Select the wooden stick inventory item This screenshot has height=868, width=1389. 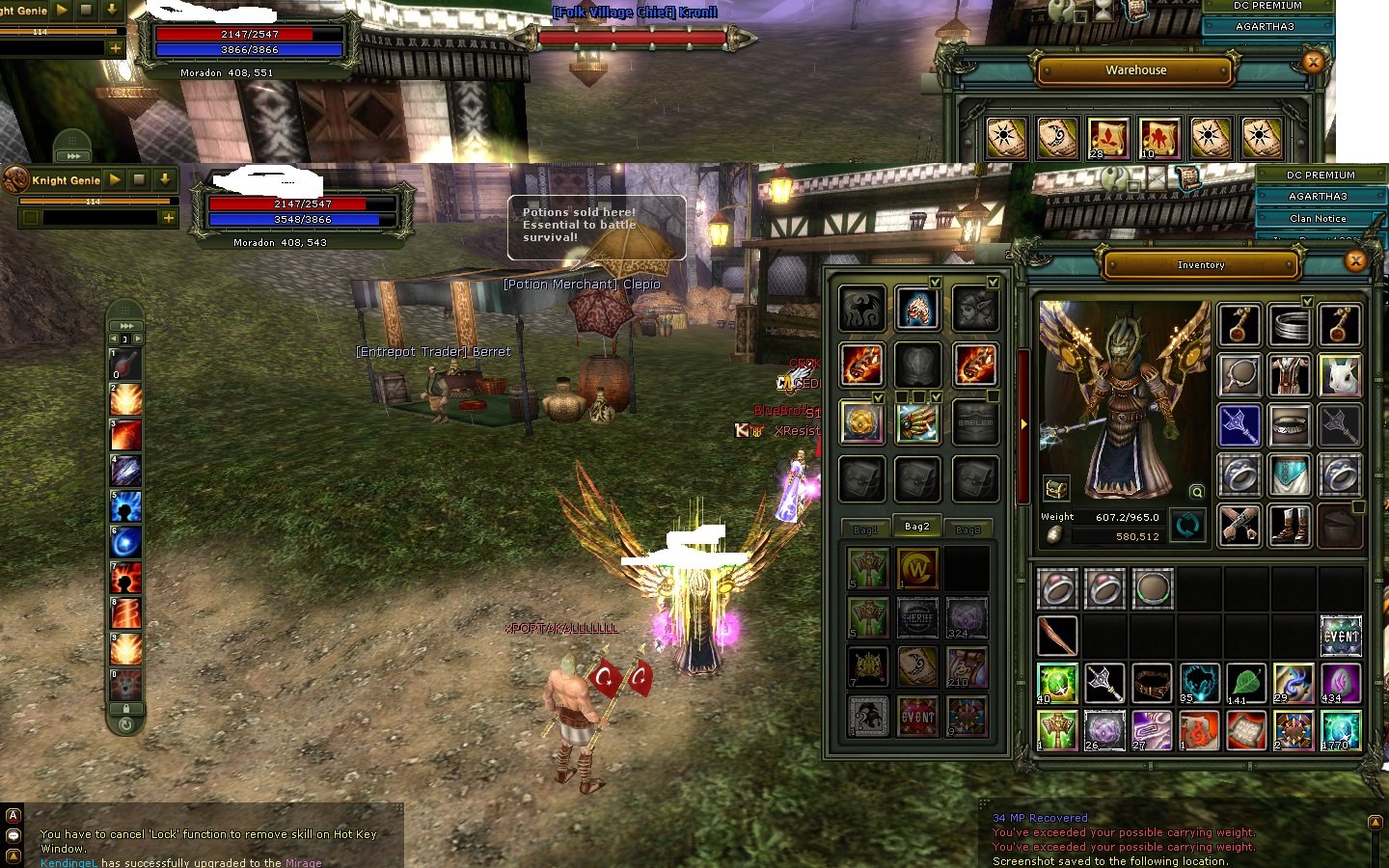click(x=1057, y=637)
